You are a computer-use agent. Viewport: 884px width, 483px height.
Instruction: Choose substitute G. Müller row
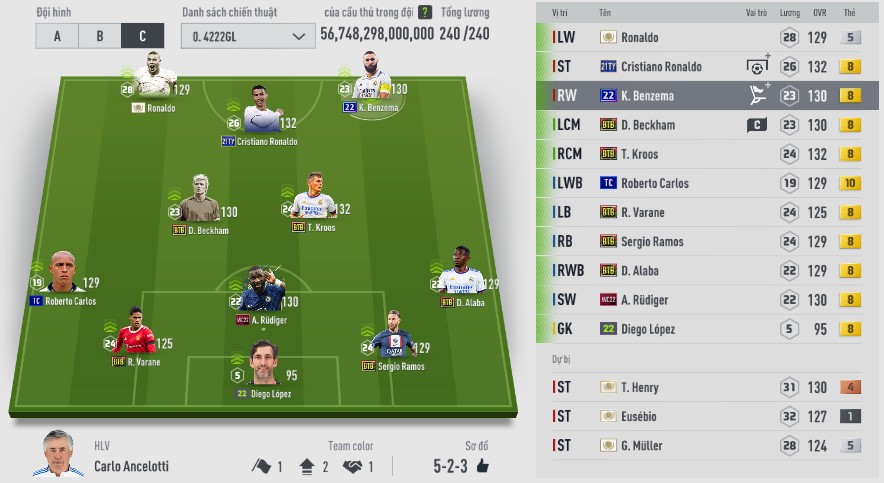[x=708, y=445]
